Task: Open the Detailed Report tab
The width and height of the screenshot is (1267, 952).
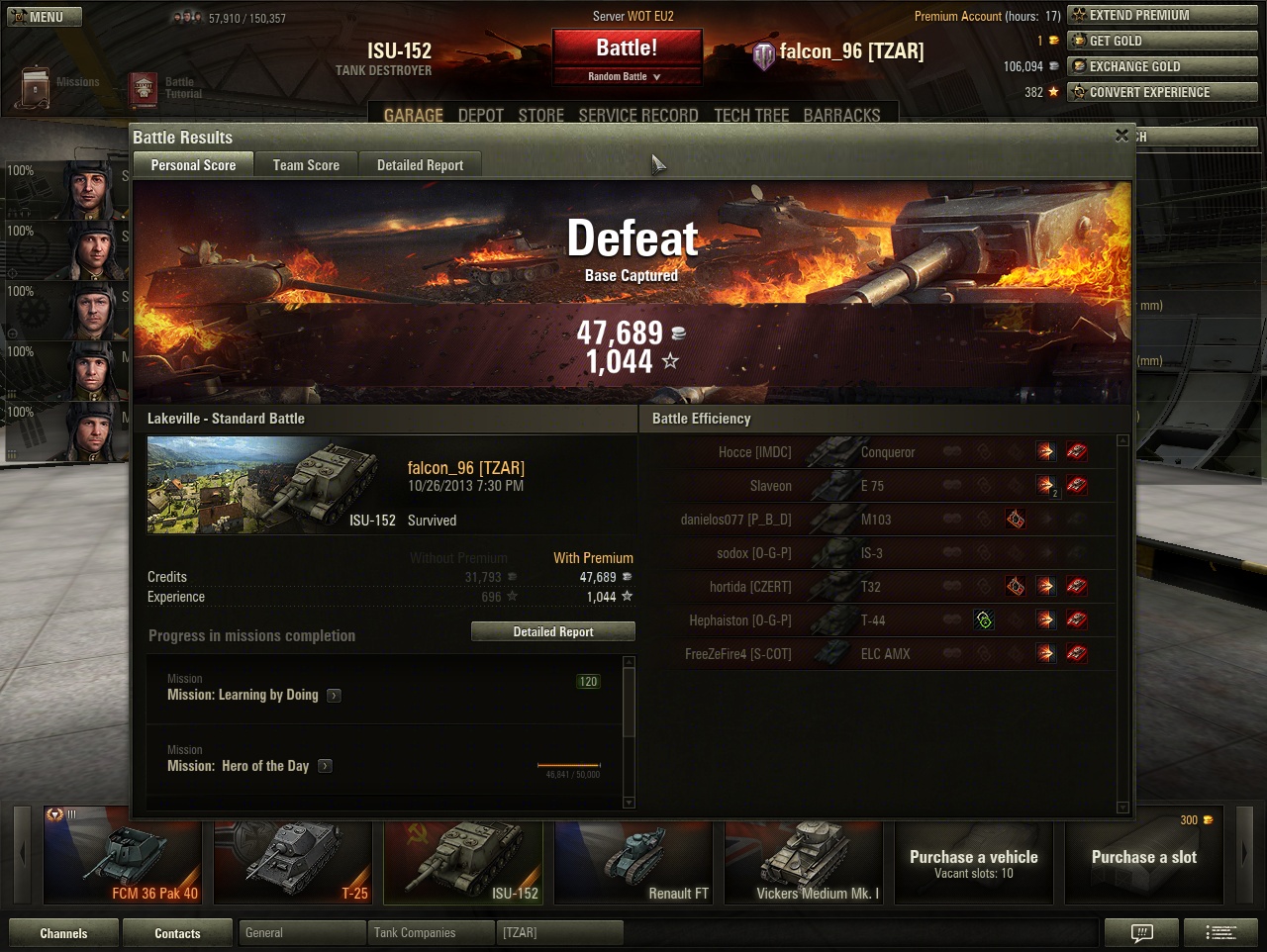Action: pos(420,165)
